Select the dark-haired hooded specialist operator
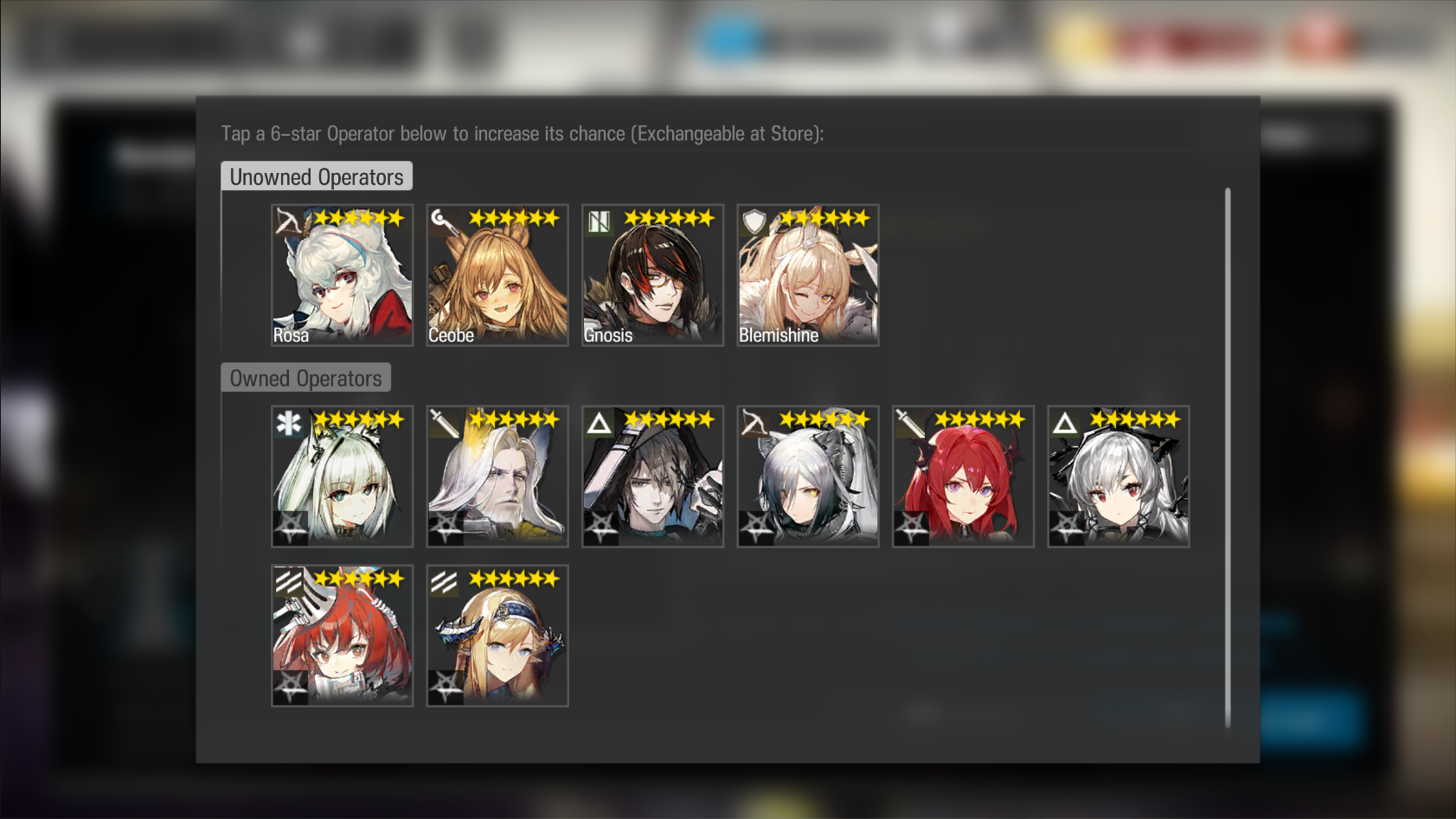Screen dimensions: 1456x819 pos(652,477)
